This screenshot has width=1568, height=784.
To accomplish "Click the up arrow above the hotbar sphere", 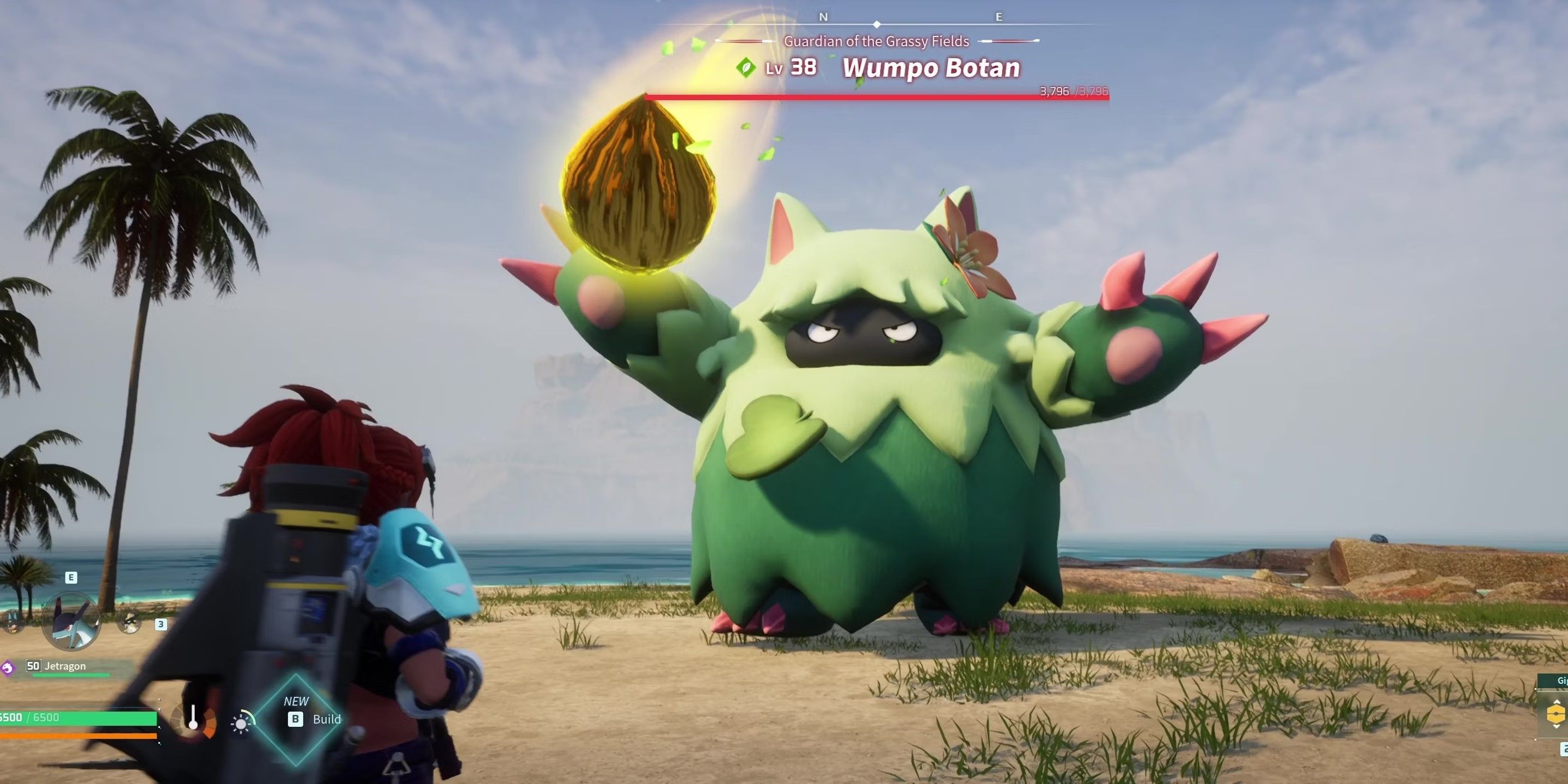I will [1557, 701].
